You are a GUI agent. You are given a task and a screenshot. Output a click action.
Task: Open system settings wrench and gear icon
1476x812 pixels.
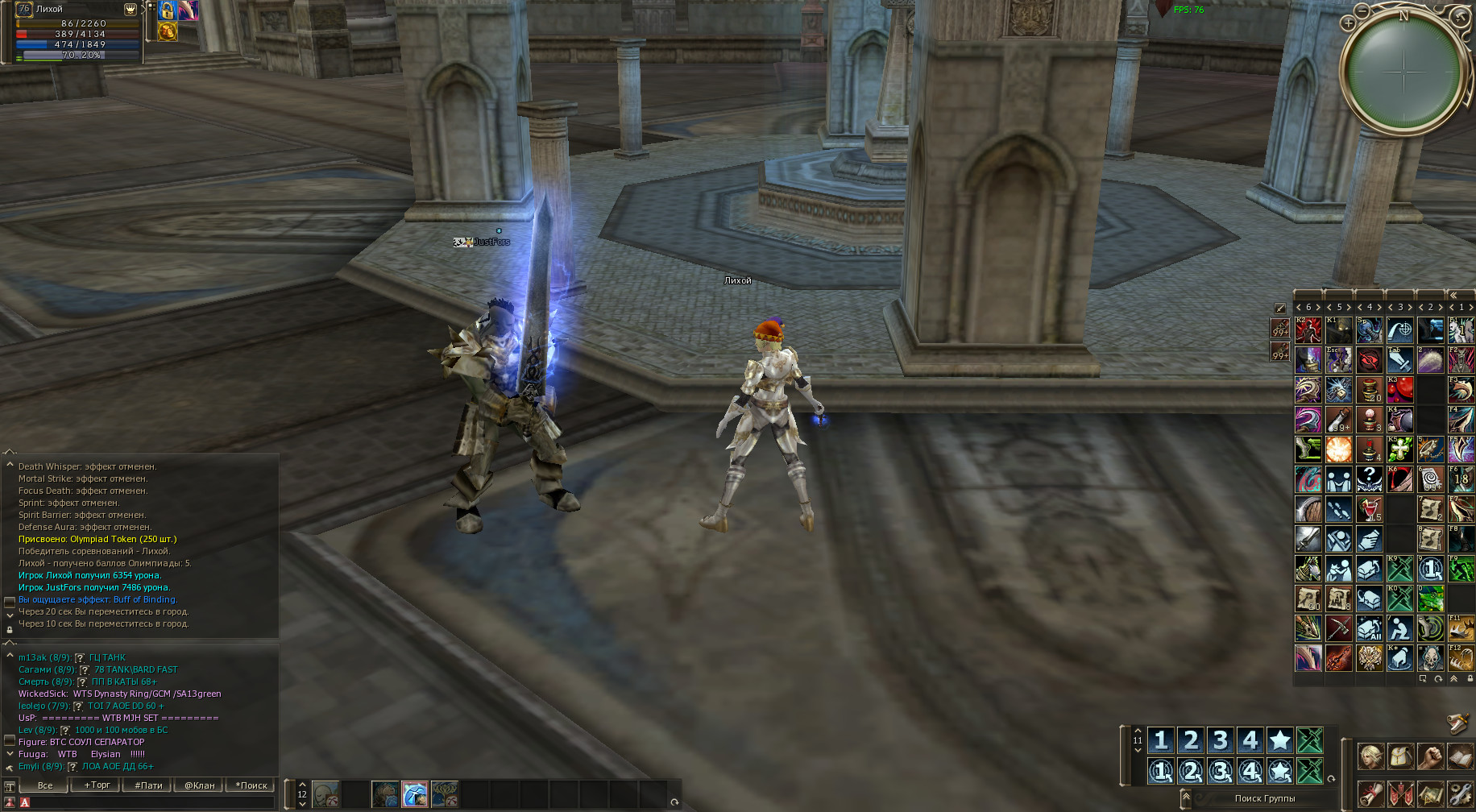pyautogui.click(x=1460, y=793)
